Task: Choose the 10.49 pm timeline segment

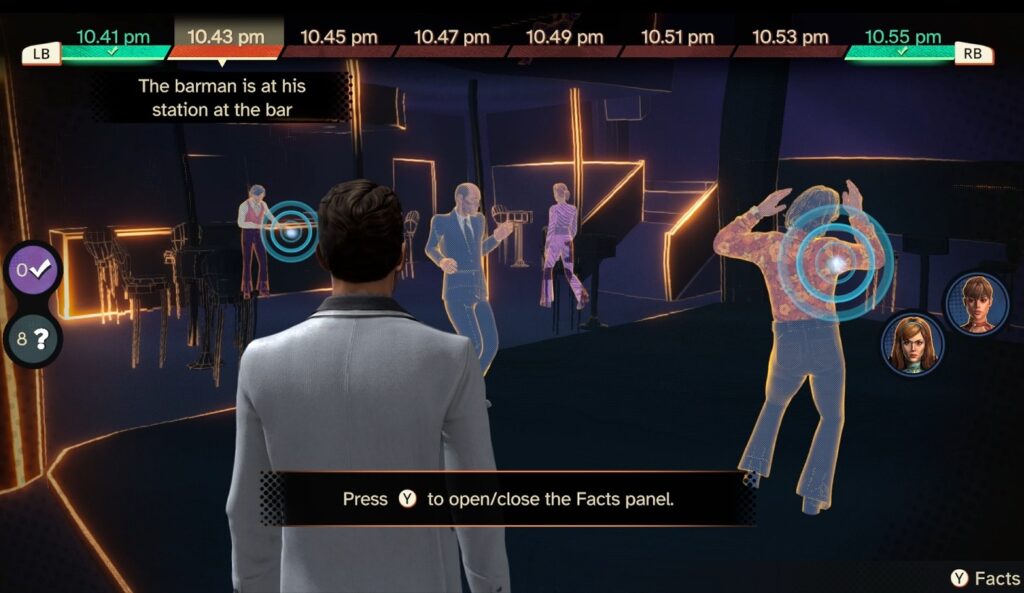Action: click(565, 38)
